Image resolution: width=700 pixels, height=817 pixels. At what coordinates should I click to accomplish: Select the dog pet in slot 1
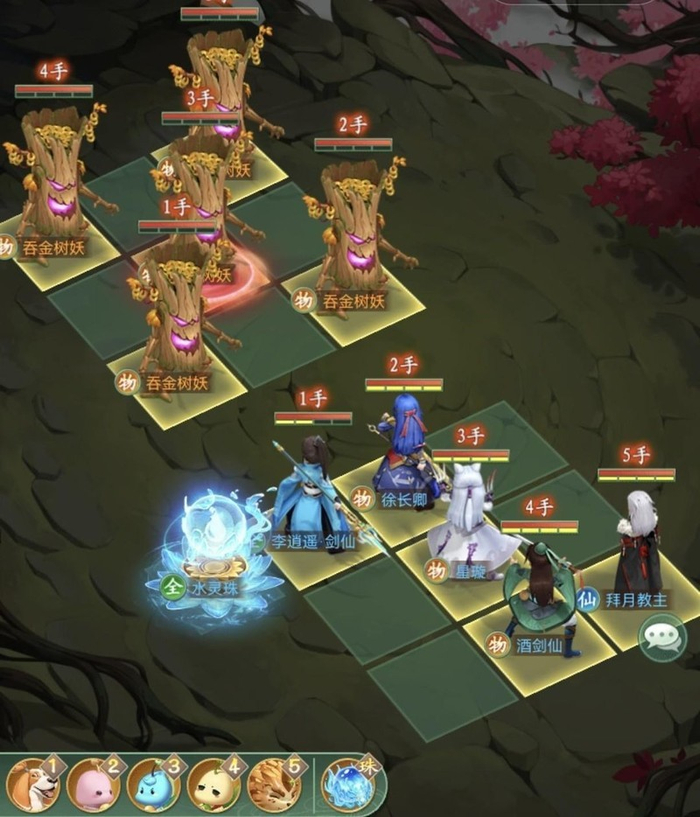(x=33, y=785)
